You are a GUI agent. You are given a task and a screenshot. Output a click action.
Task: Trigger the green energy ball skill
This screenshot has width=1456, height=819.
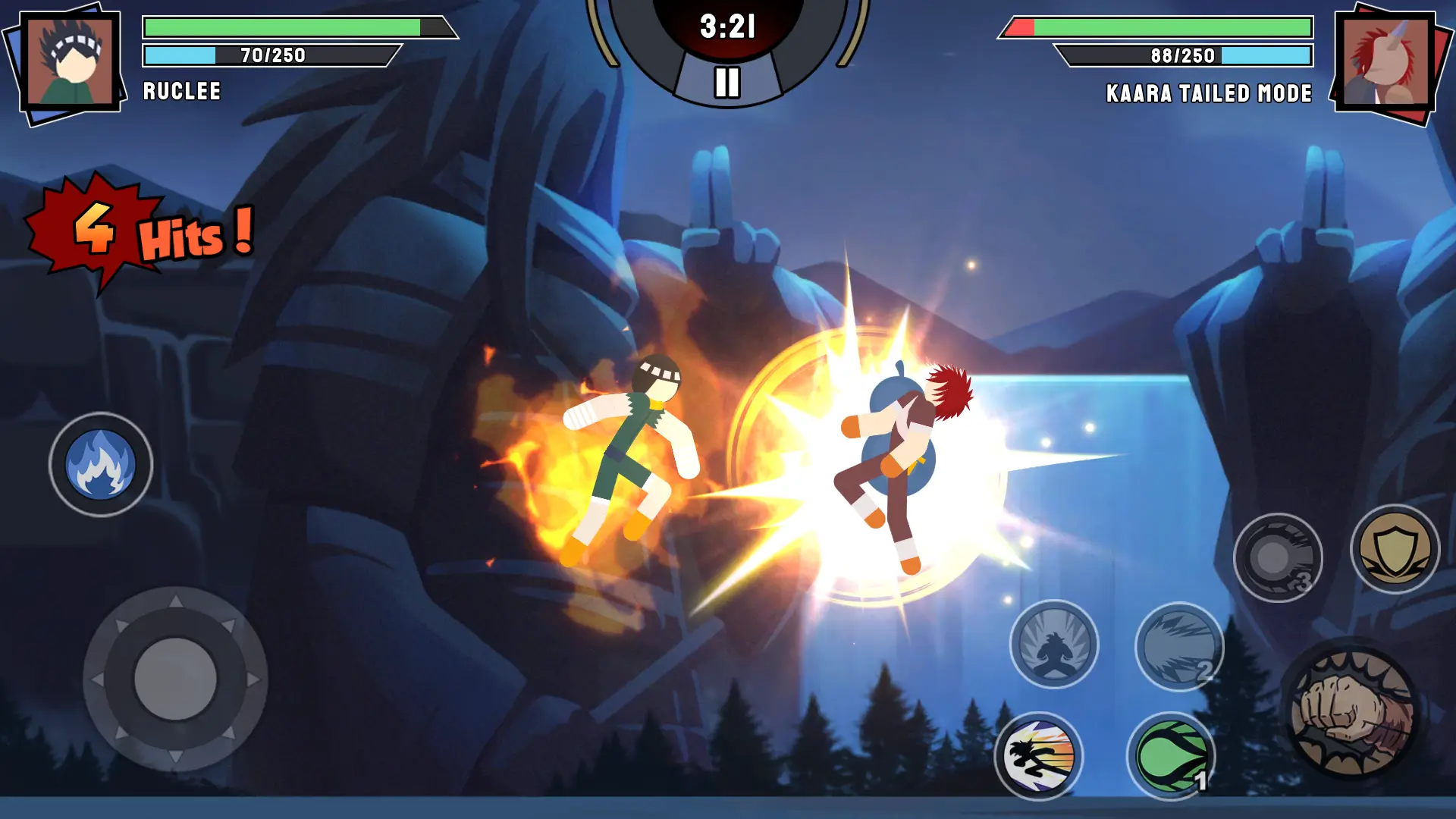pyautogui.click(x=1171, y=756)
